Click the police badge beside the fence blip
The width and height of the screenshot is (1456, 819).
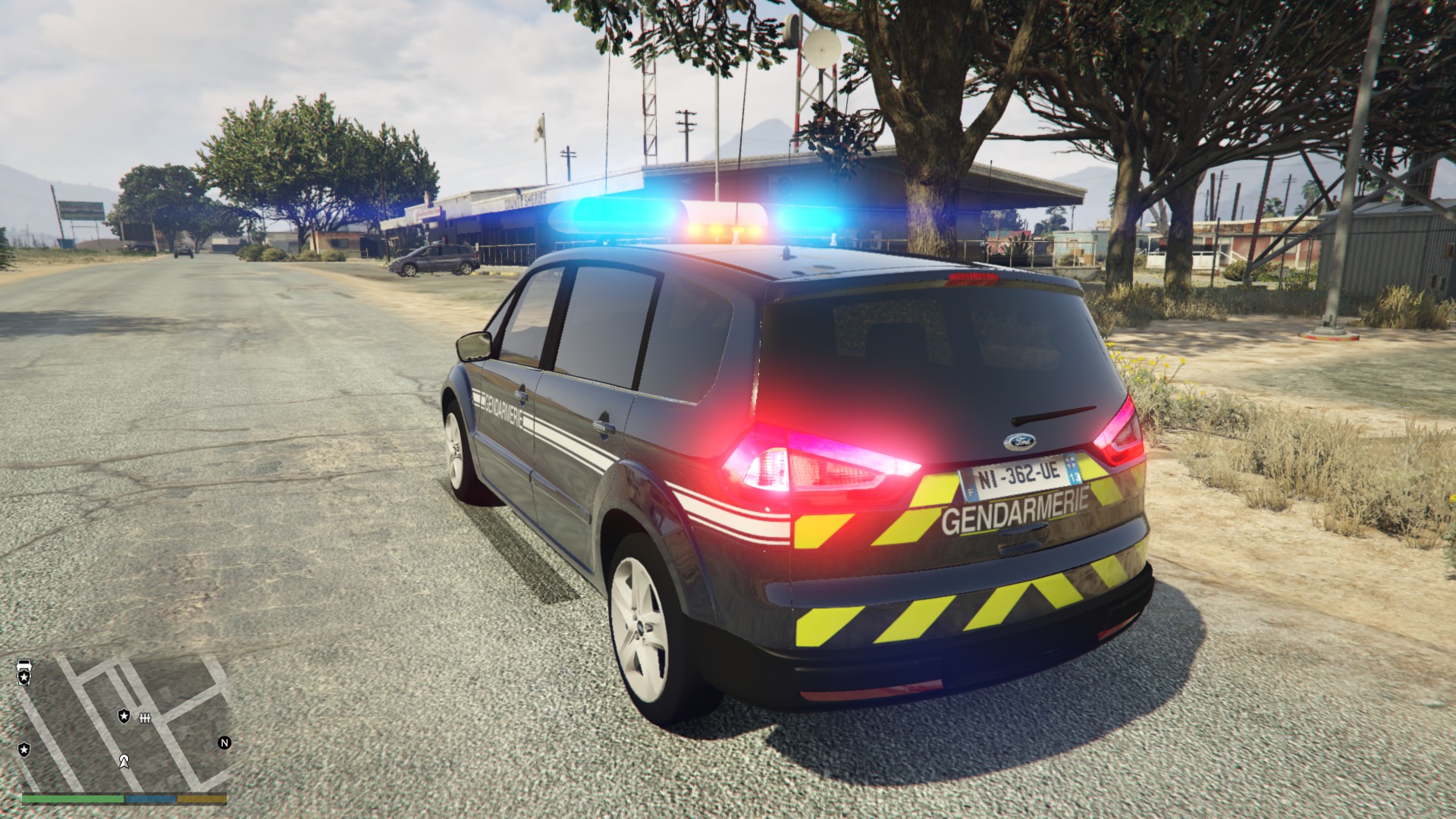point(124,715)
